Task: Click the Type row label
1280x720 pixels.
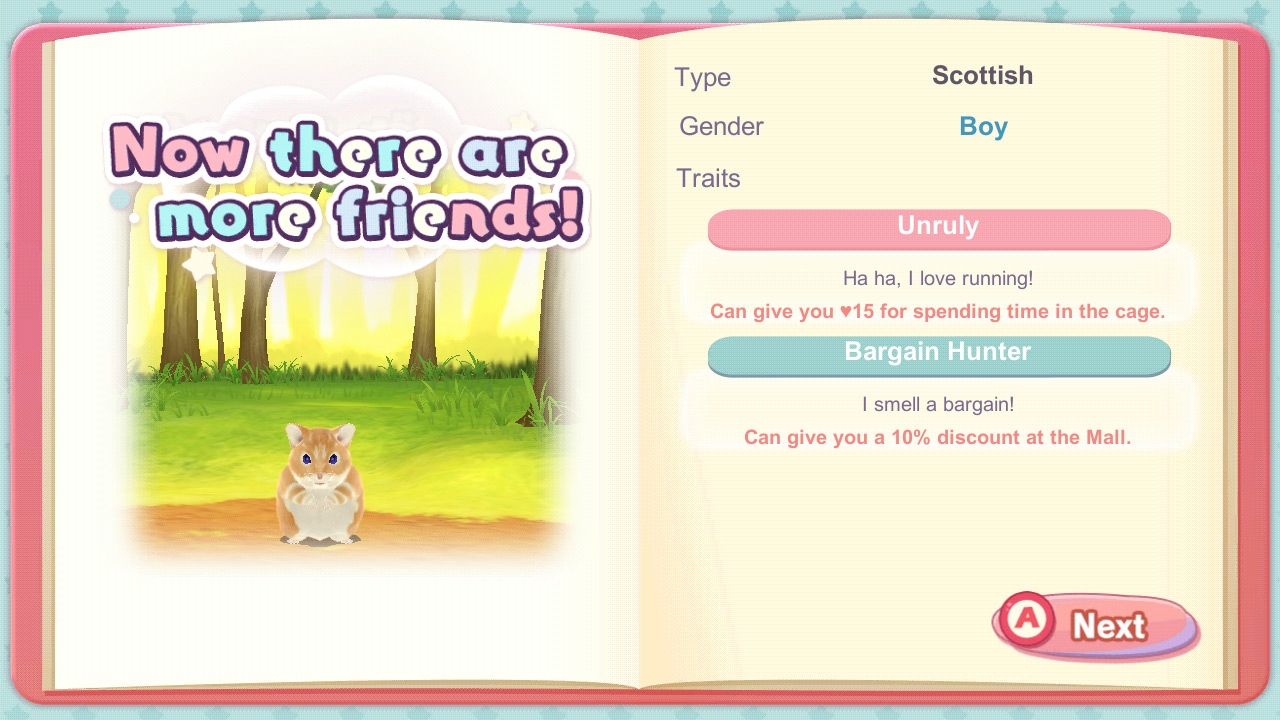Action: pos(703,77)
